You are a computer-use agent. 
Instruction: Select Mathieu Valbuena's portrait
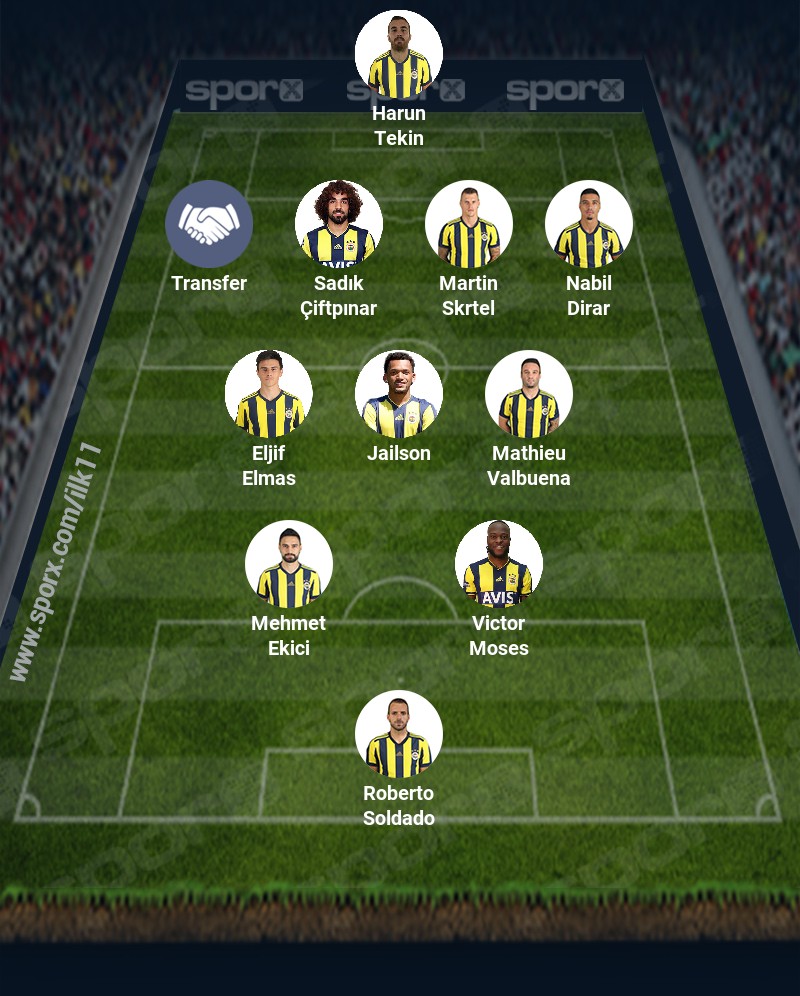pyautogui.click(x=529, y=395)
